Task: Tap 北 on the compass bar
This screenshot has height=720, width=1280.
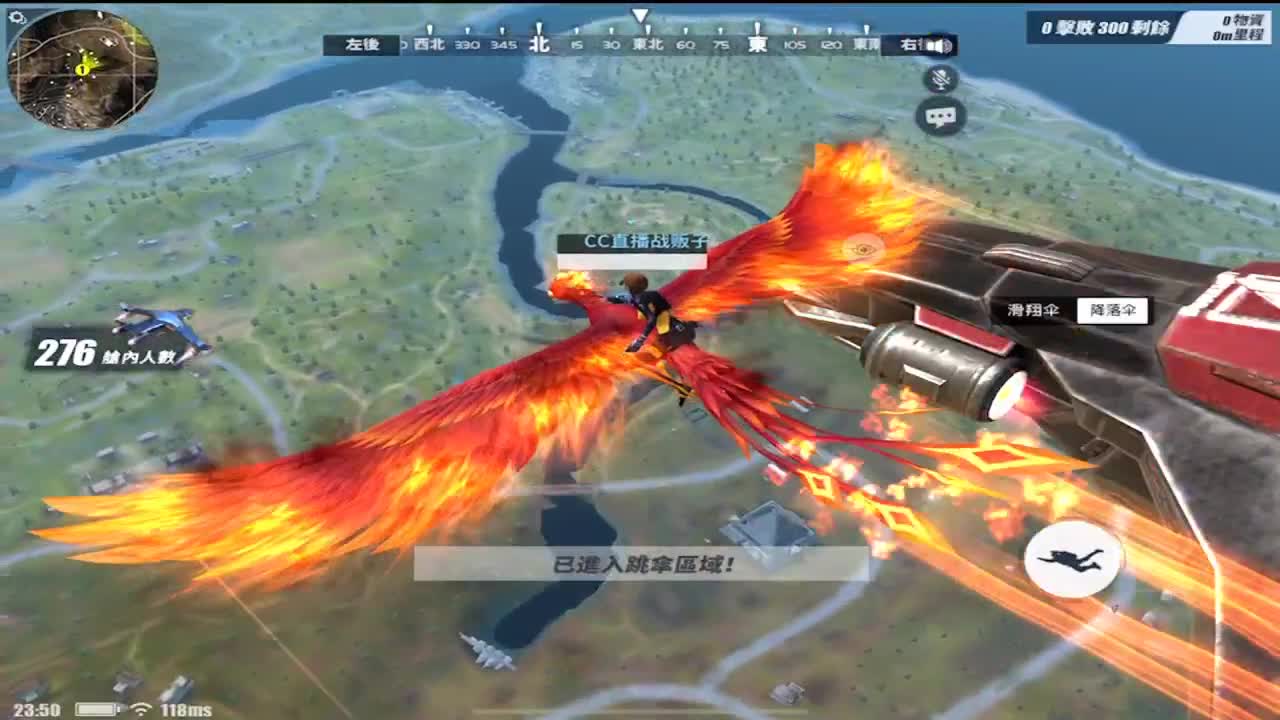Action: [x=536, y=44]
